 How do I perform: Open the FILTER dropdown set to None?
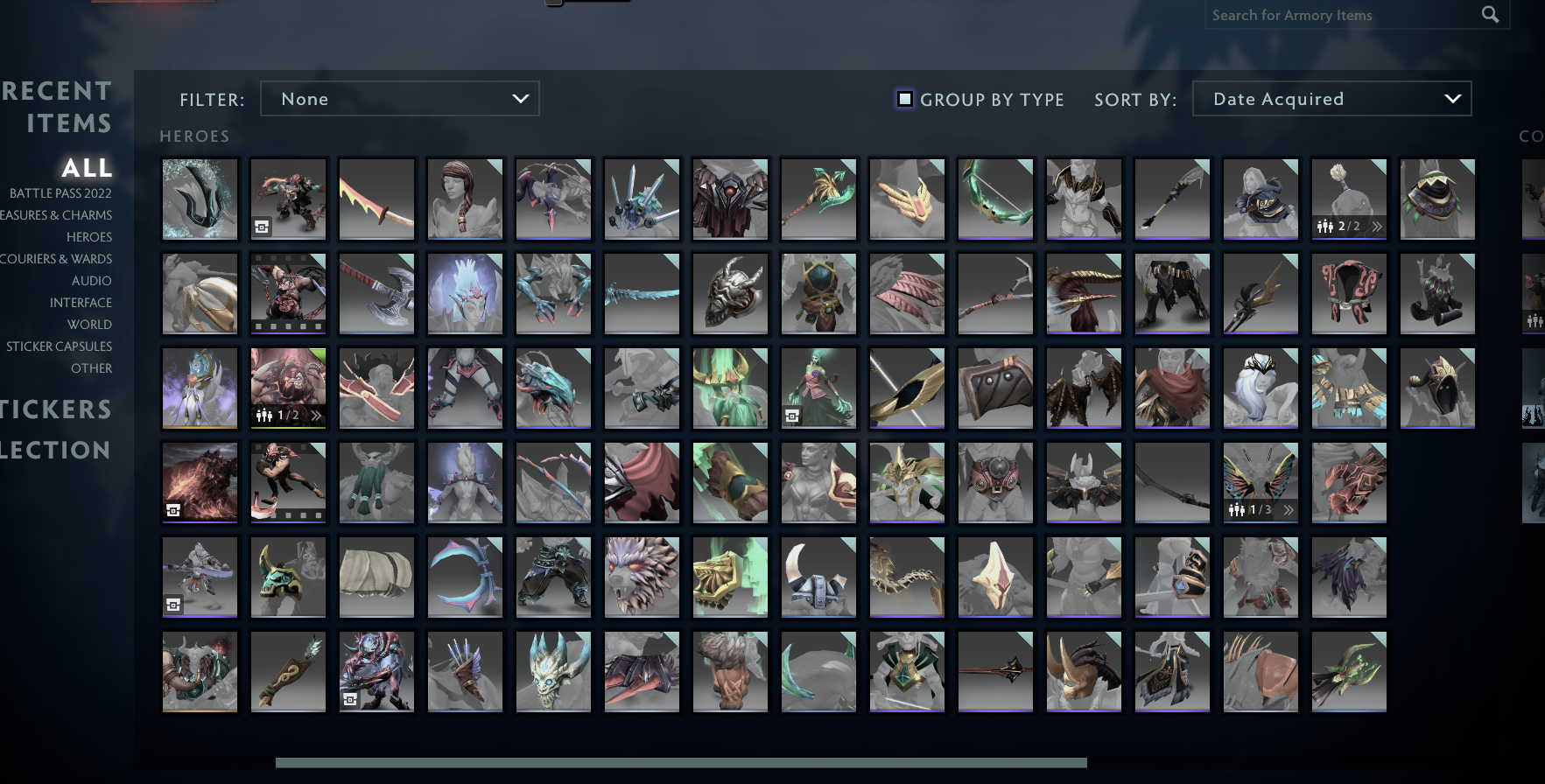point(400,98)
